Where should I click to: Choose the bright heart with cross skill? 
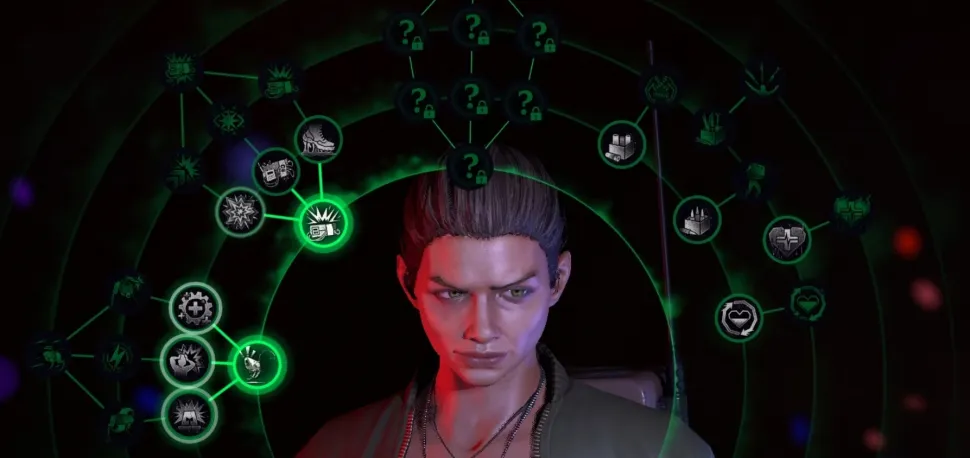coord(788,240)
